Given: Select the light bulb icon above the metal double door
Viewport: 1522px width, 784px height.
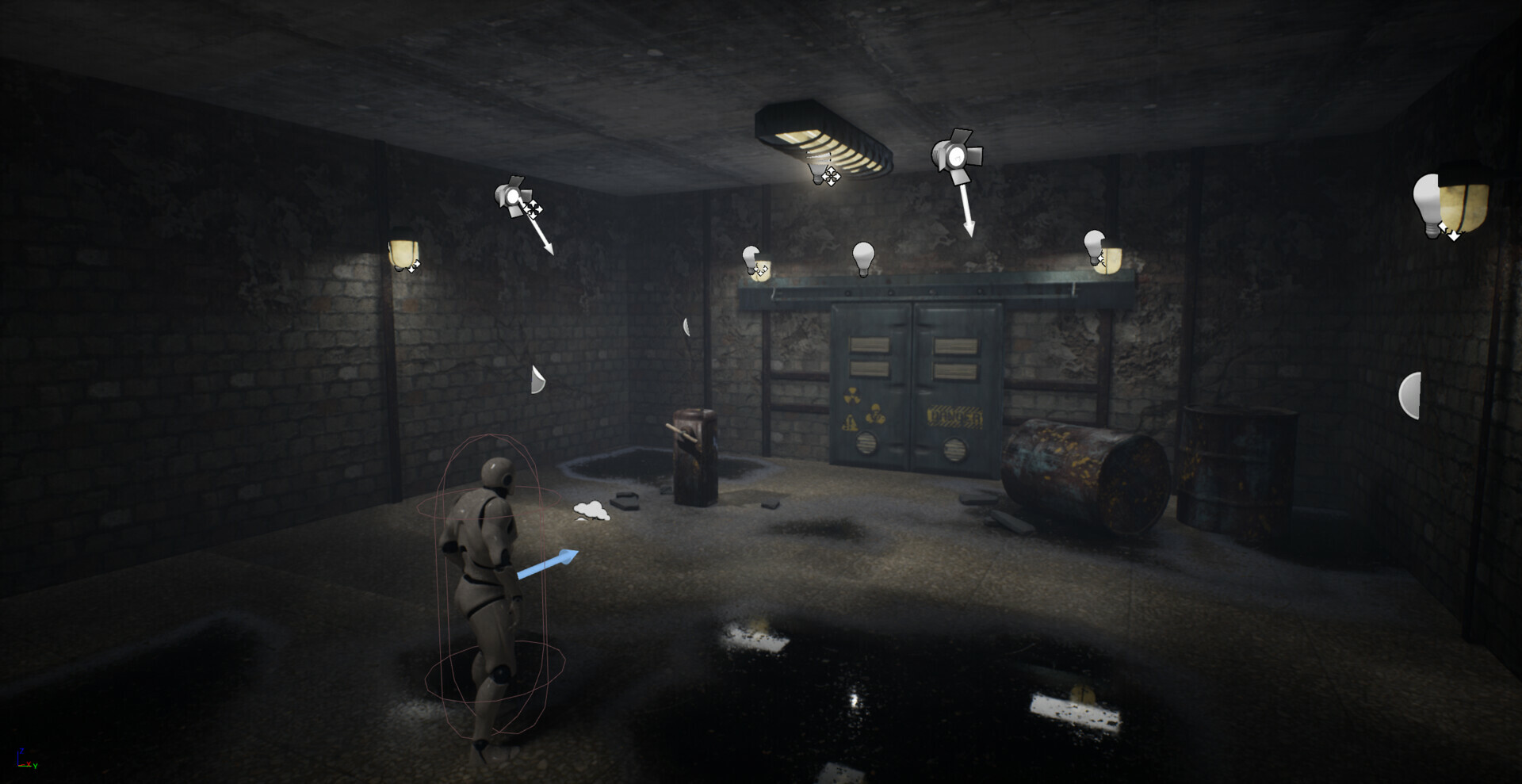Looking at the screenshot, I should pos(862,258).
